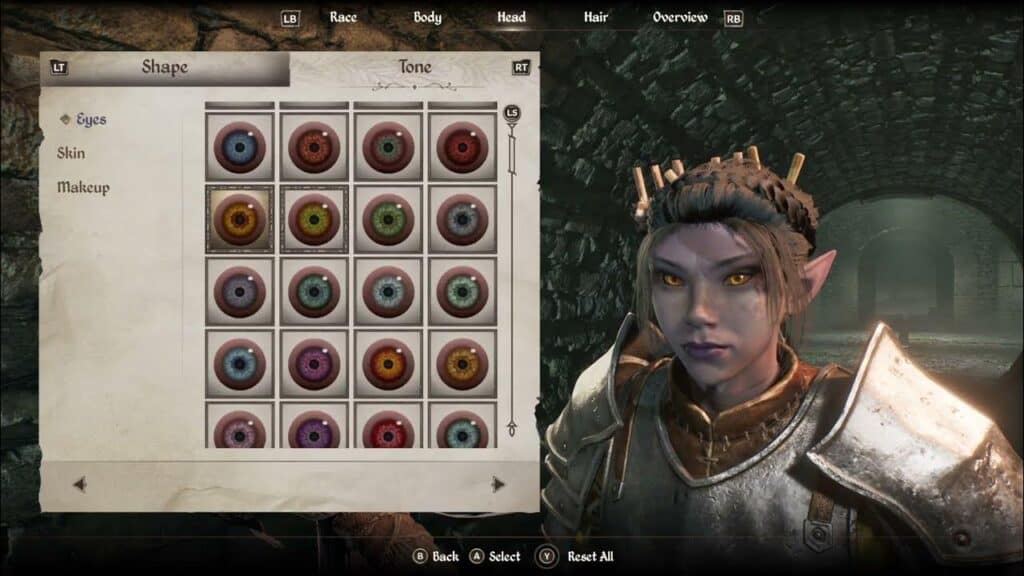Go to the Hair tab
This screenshot has width=1024, height=576.
tap(596, 17)
